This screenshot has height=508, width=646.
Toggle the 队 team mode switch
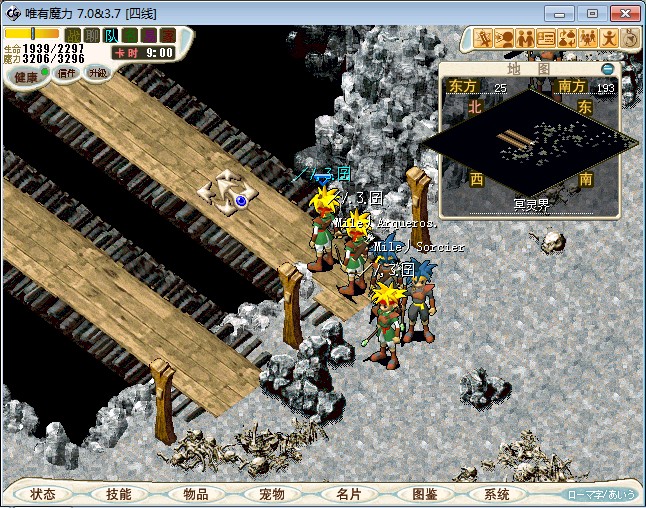coord(110,35)
